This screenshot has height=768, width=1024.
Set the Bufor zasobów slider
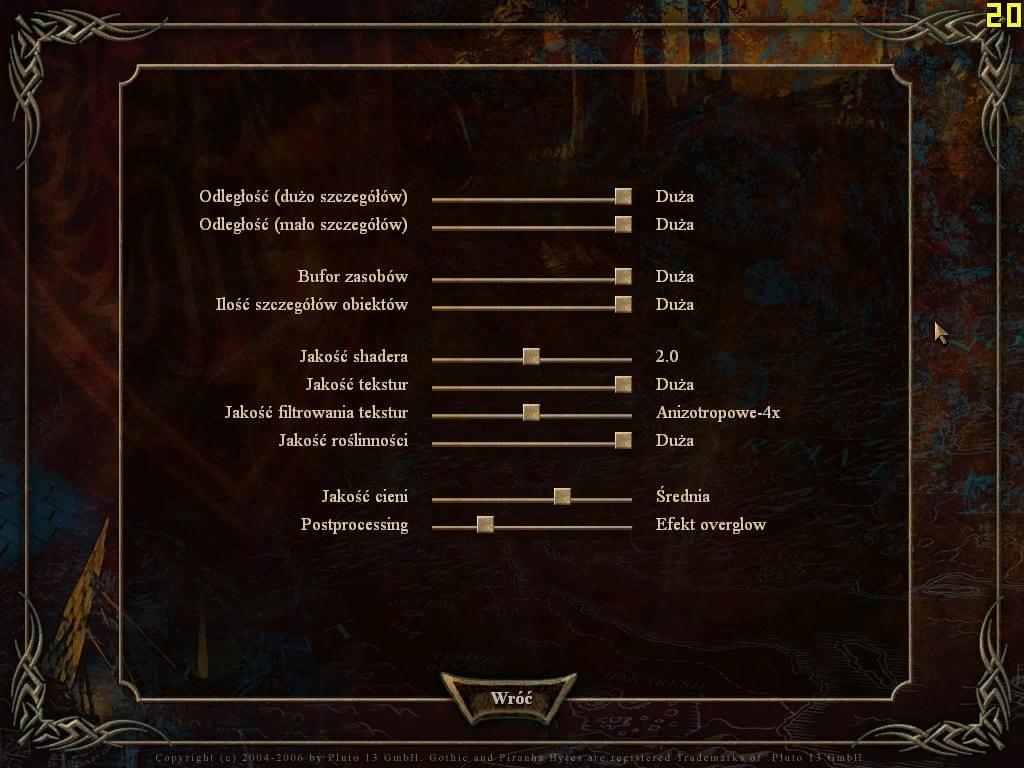(623, 277)
